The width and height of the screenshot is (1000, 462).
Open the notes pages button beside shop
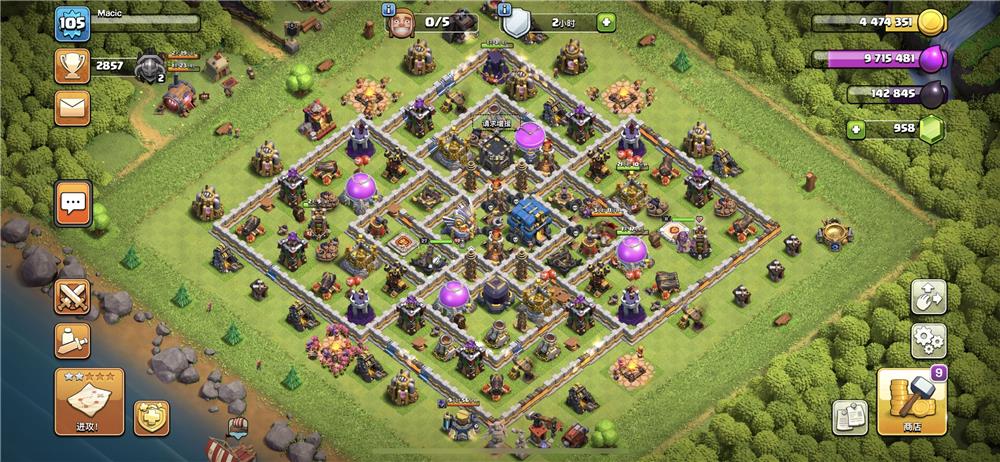click(849, 416)
